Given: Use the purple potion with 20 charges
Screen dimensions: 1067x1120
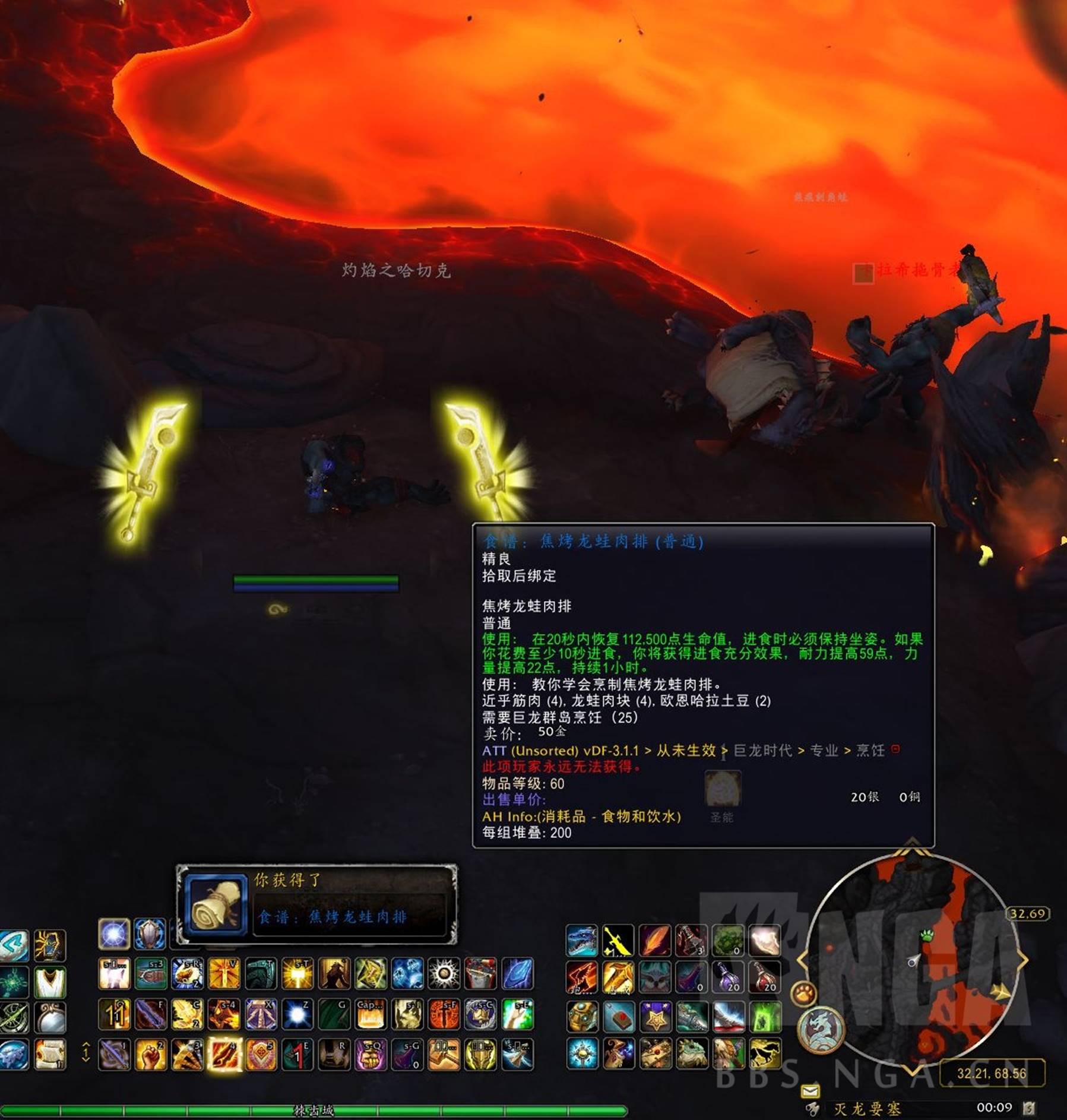Looking at the screenshot, I should pyautogui.click(x=729, y=978).
